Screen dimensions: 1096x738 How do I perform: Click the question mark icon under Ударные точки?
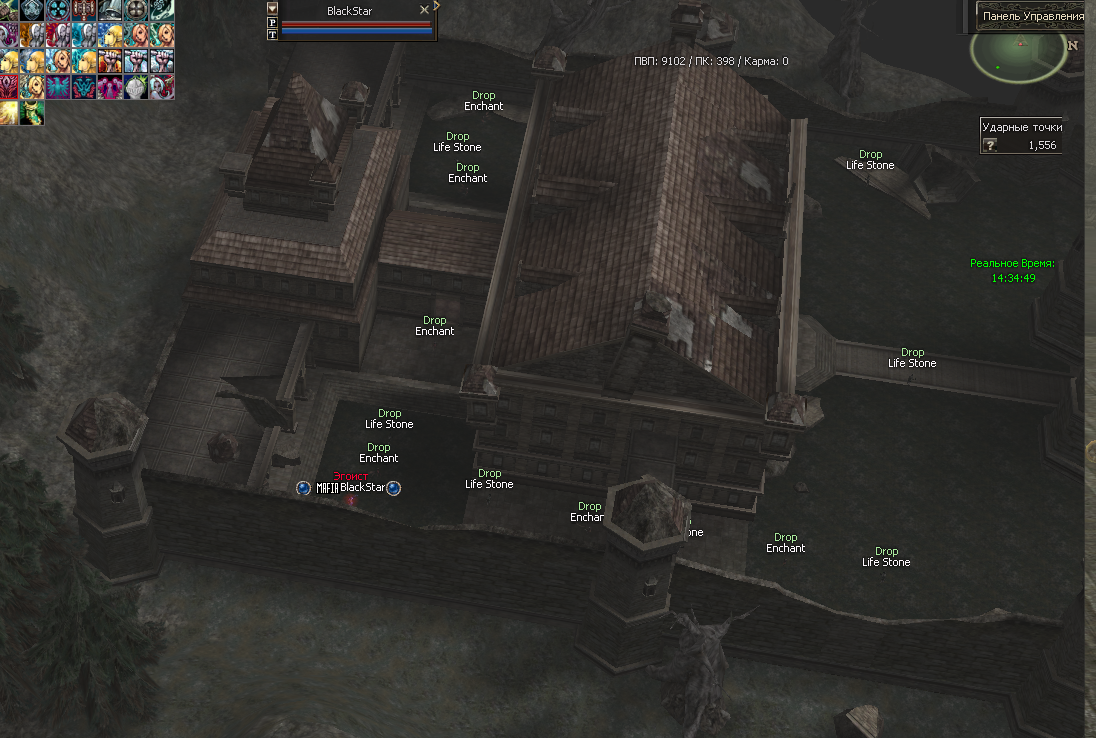990,145
